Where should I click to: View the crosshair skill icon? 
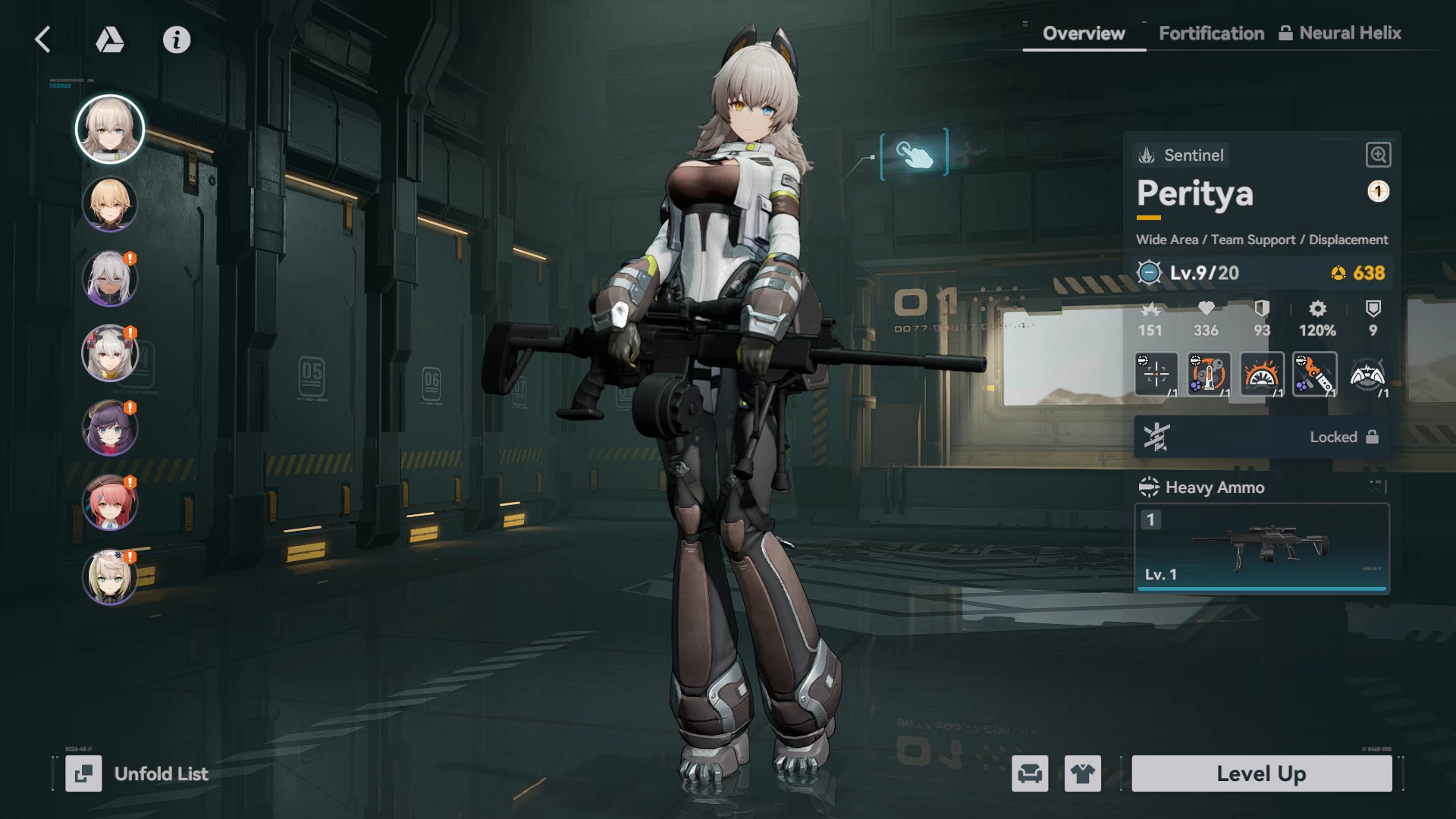tap(1156, 374)
